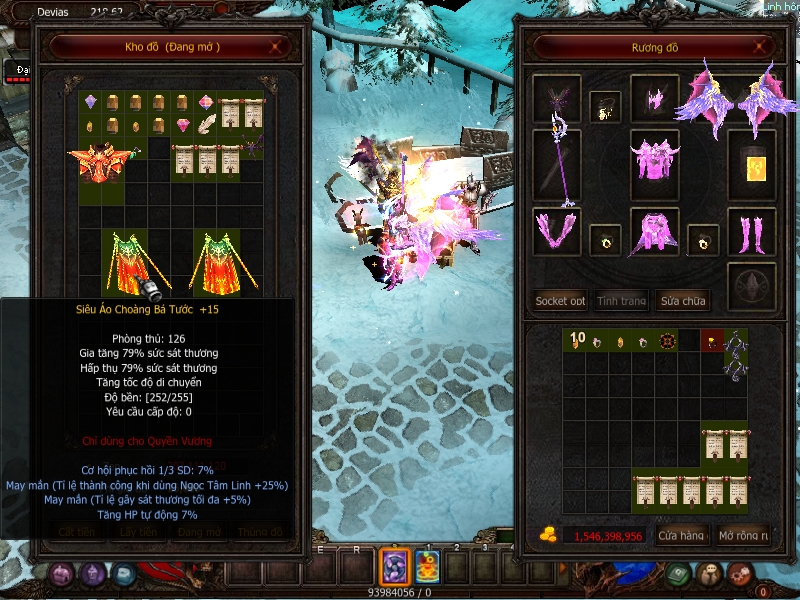Select the orange jewel stack marked 10
Image resolution: width=800 pixels, height=600 pixels.
[574, 341]
